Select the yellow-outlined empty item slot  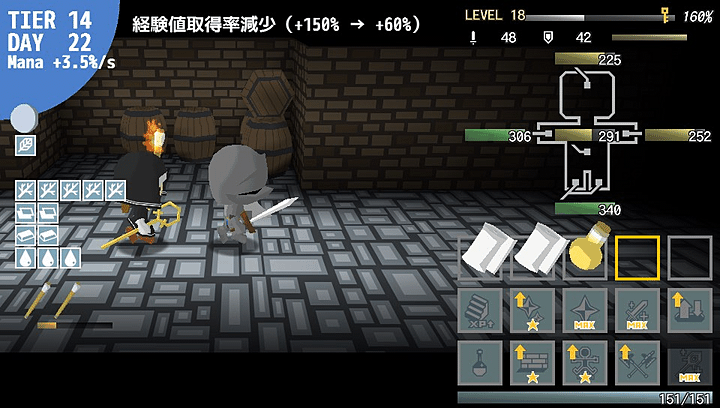click(638, 257)
